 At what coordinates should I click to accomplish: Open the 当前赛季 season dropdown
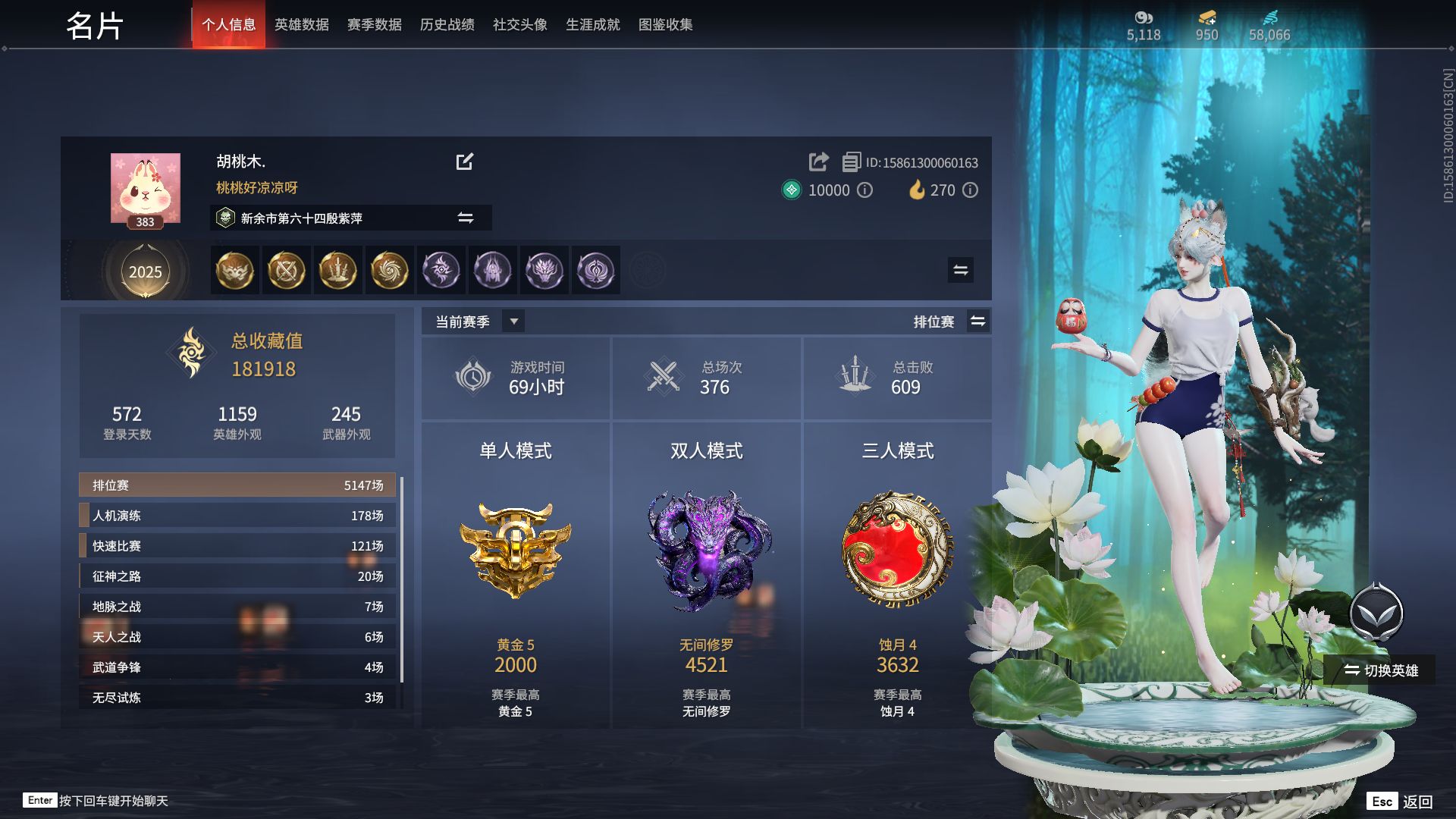[513, 321]
